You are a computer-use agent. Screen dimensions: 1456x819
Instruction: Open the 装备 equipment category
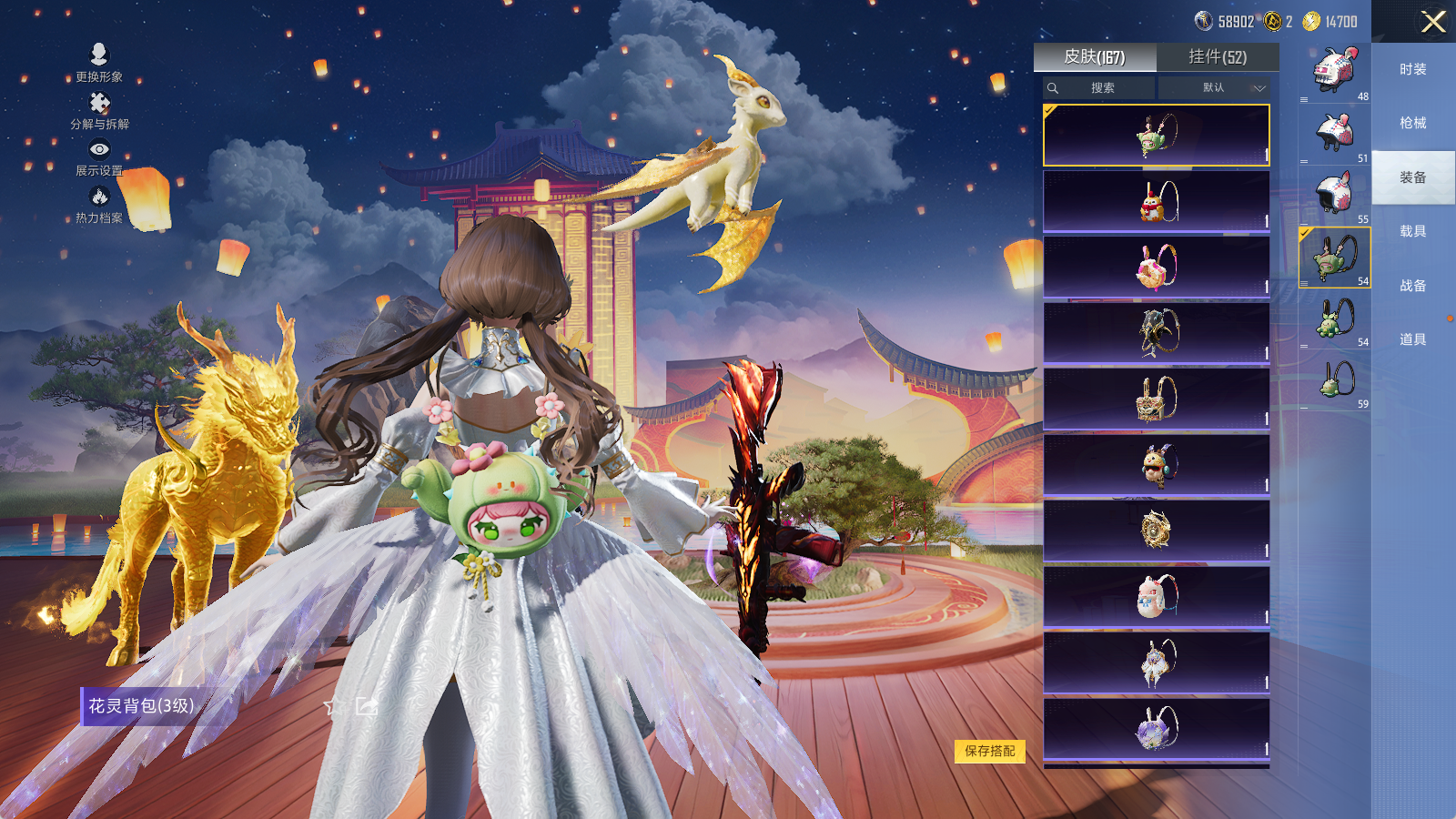1412,177
